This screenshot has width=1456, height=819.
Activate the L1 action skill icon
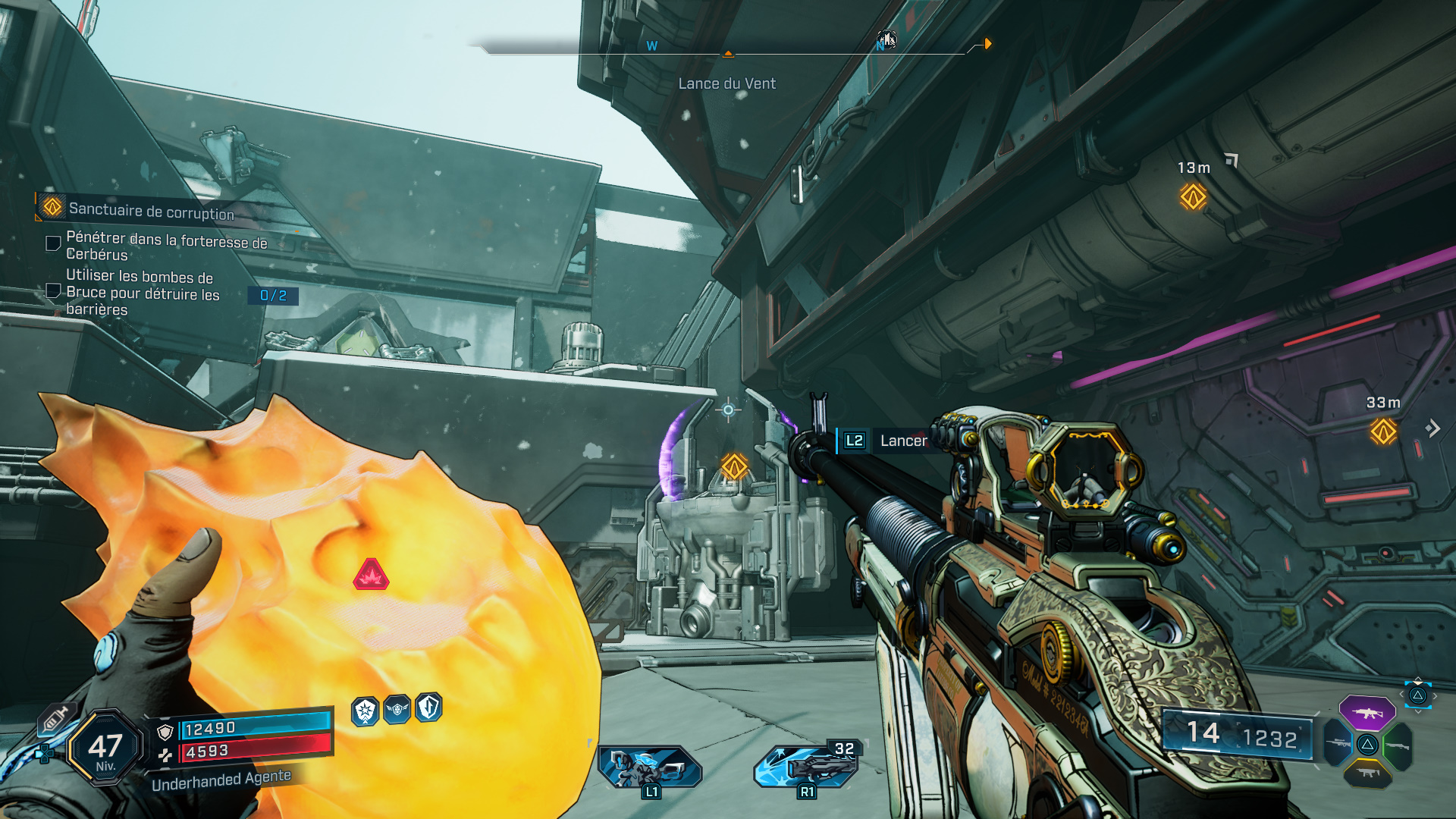(649, 767)
